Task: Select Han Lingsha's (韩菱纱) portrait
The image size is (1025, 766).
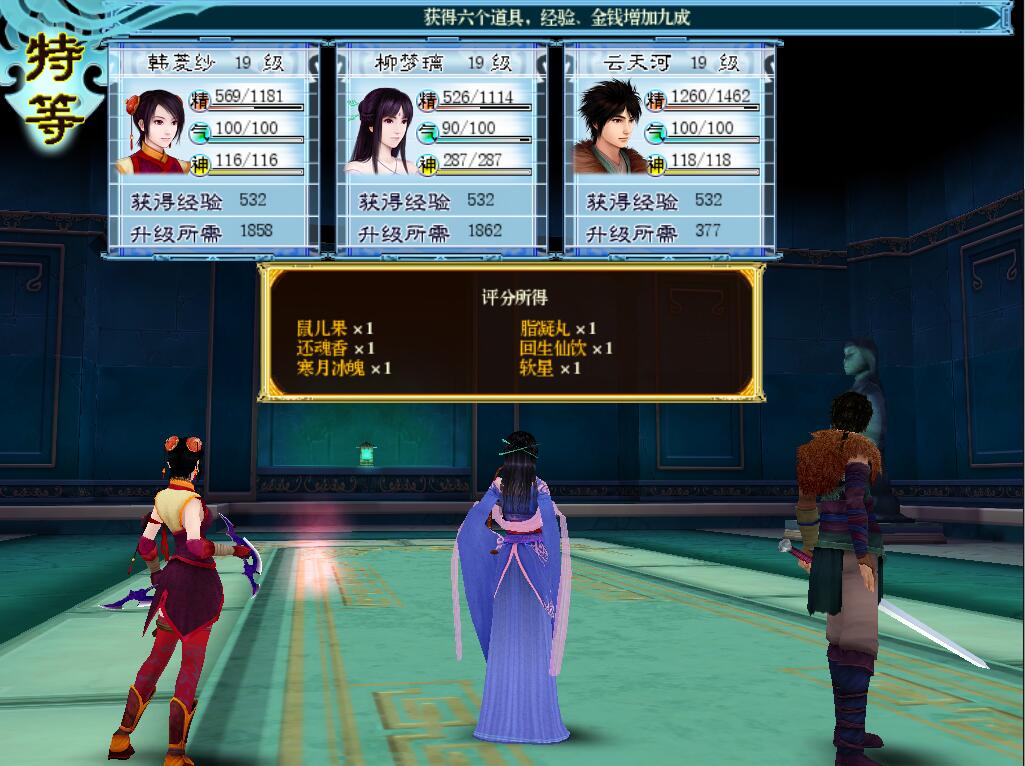Action: click(x=151, y=131)
